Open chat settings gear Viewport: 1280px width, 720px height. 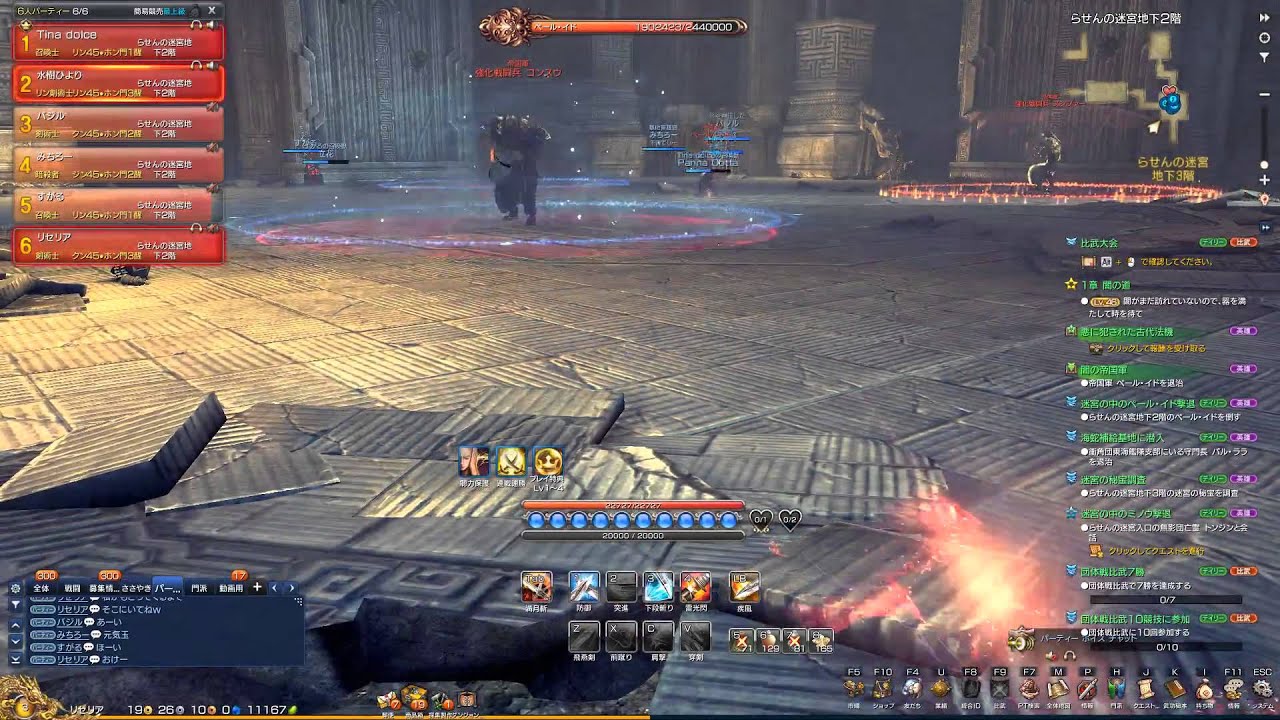click(x=15, y=588)
